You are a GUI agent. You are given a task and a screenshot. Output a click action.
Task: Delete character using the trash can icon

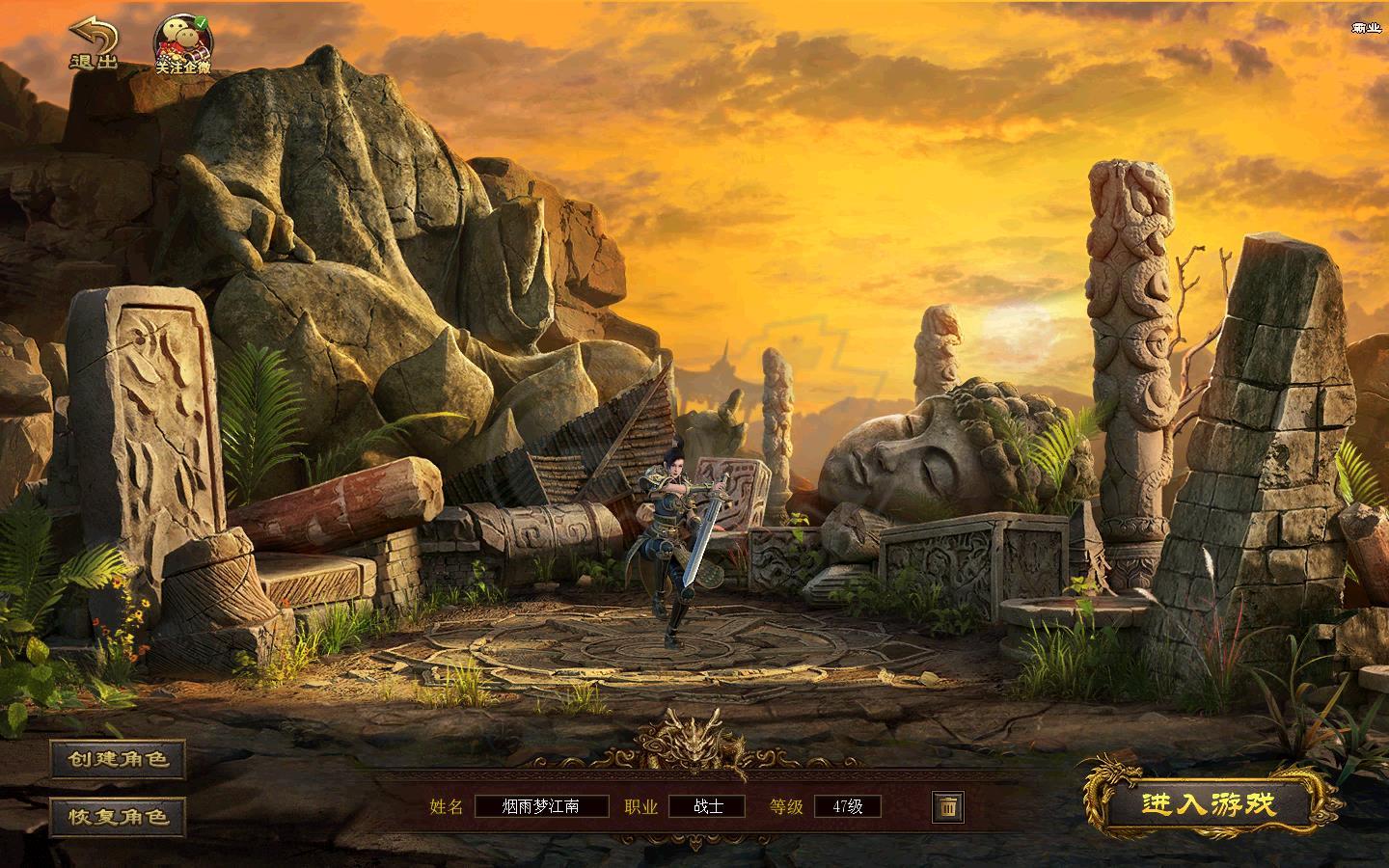click(x=948, y=806)
